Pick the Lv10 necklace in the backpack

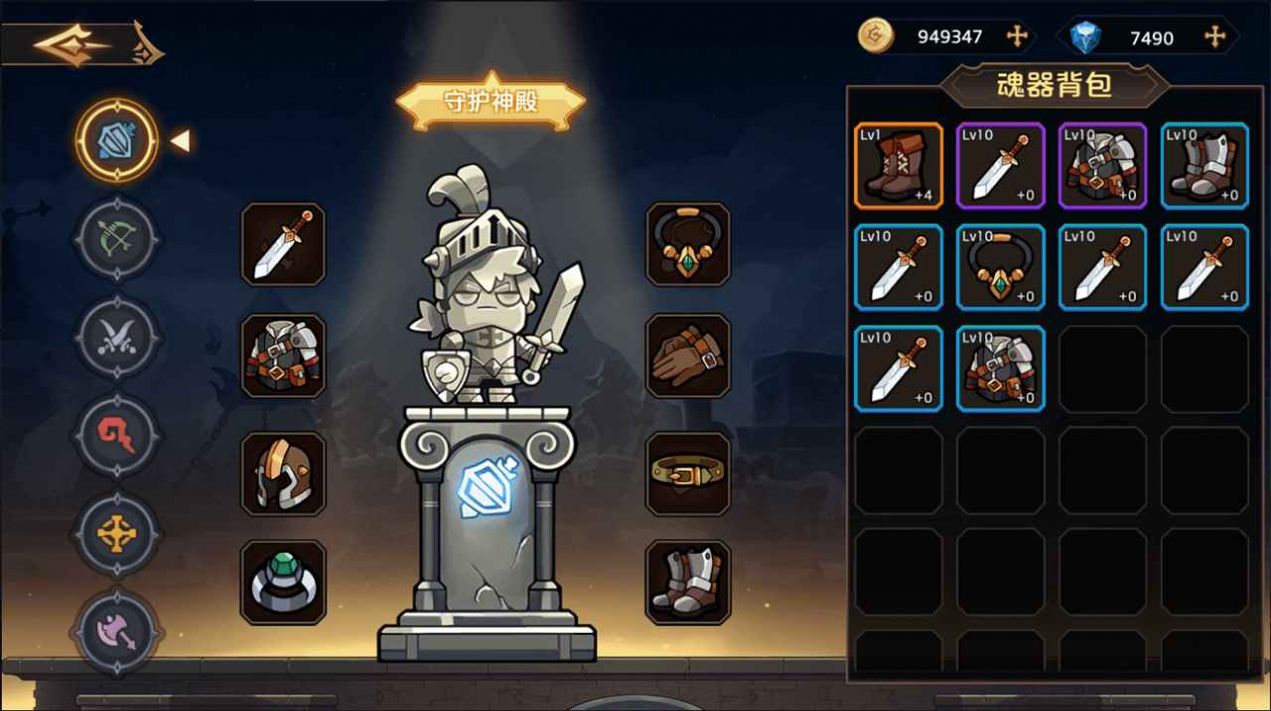coord(1000,268)
